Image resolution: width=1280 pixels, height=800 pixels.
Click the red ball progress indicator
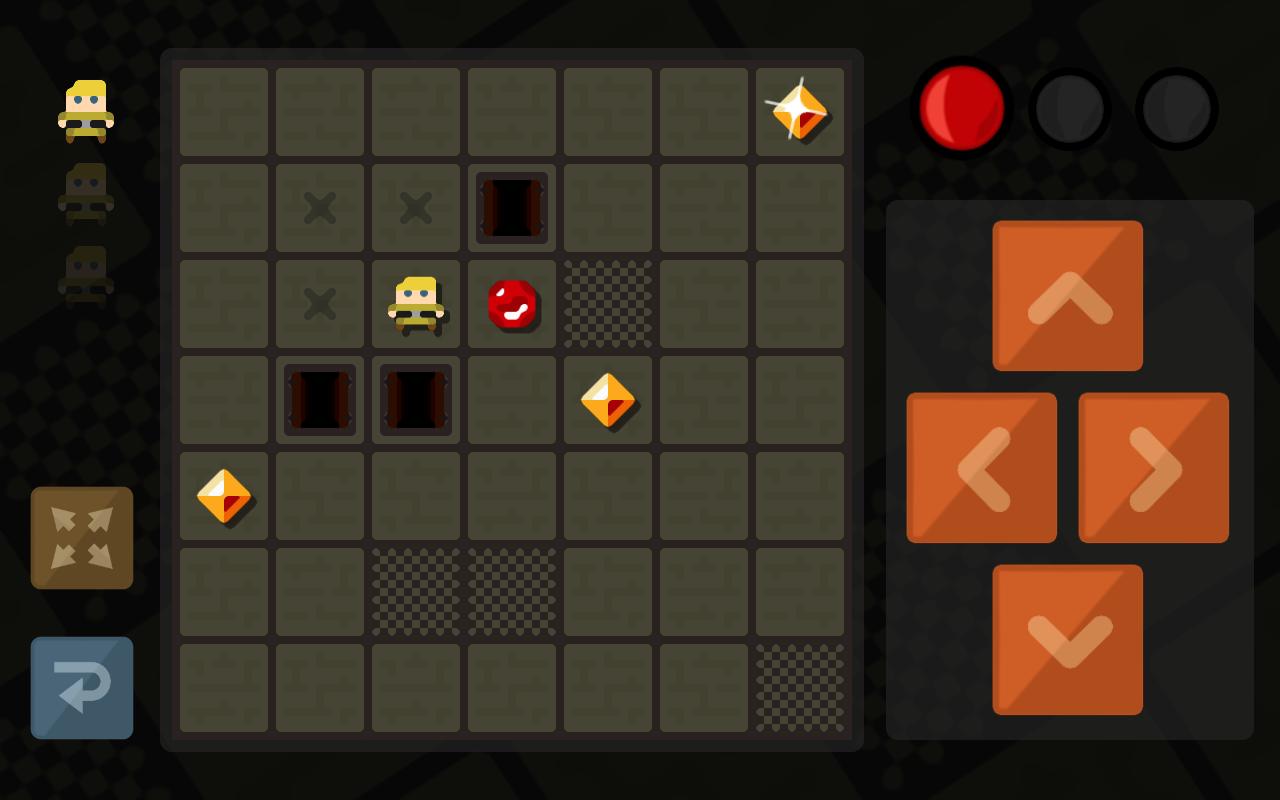tap(962, 108)
